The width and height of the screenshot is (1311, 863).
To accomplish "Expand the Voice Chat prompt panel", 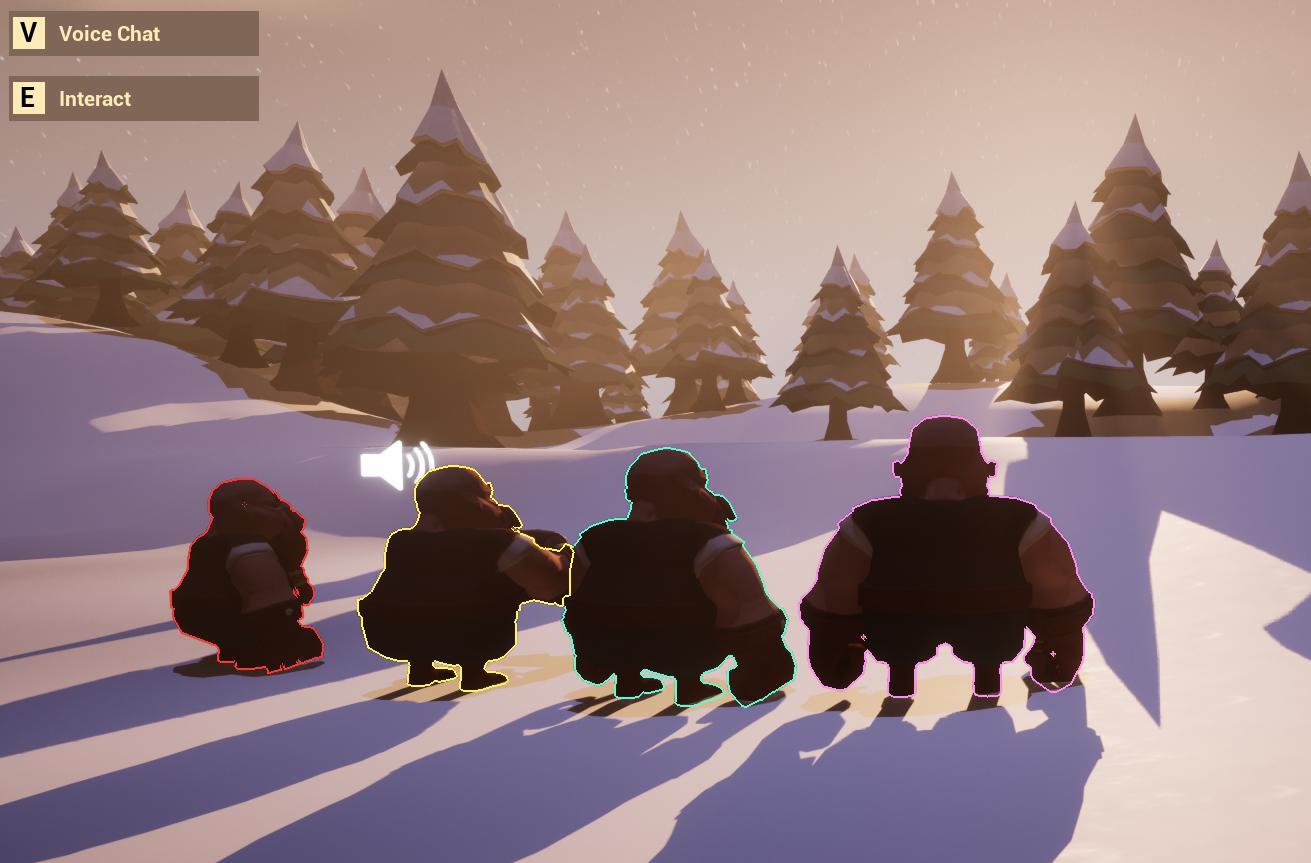I will point(134,33).
